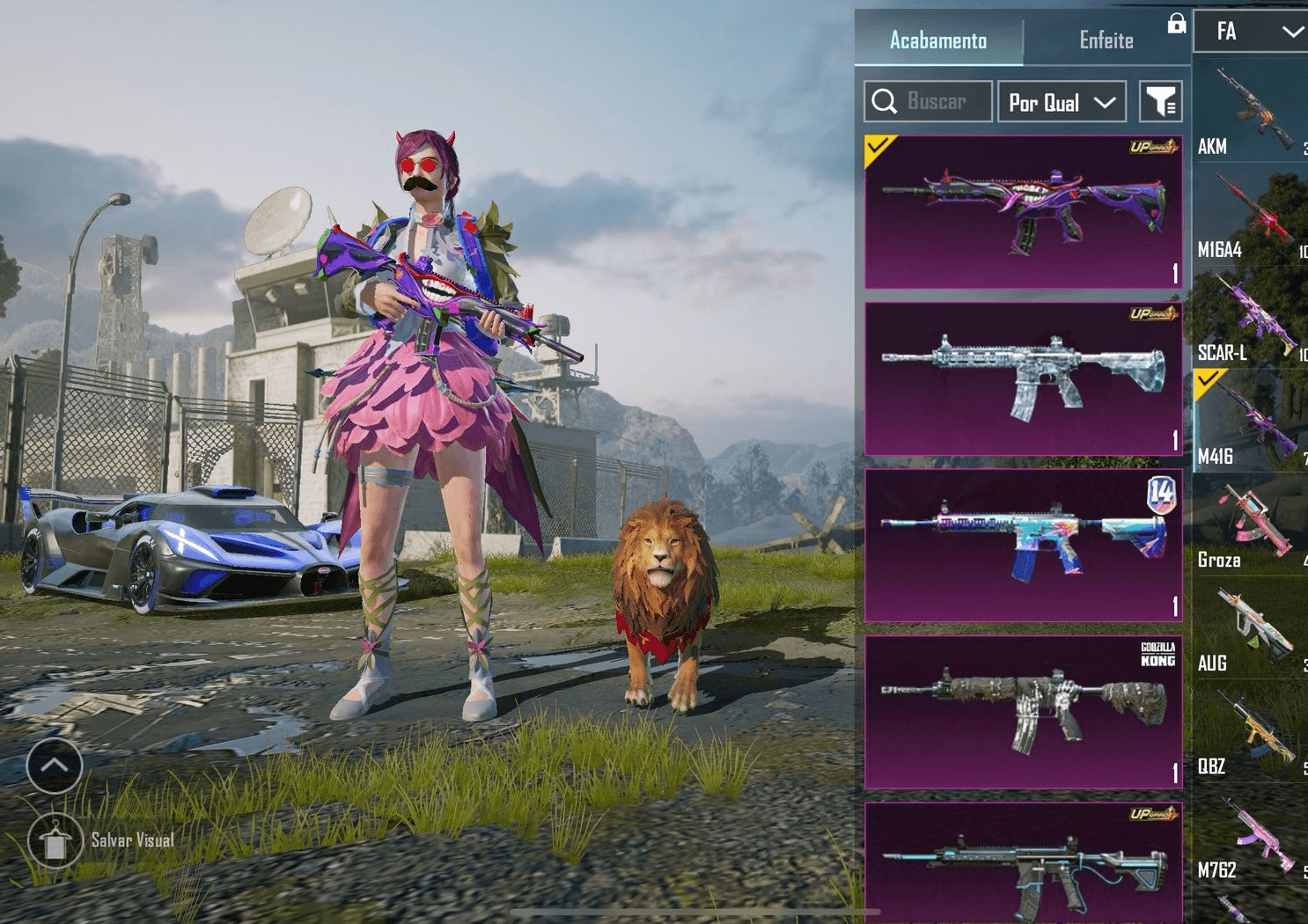Expand the FA weapon category dropdown
Screen dimensions: 1308x924
[1252, 32]
